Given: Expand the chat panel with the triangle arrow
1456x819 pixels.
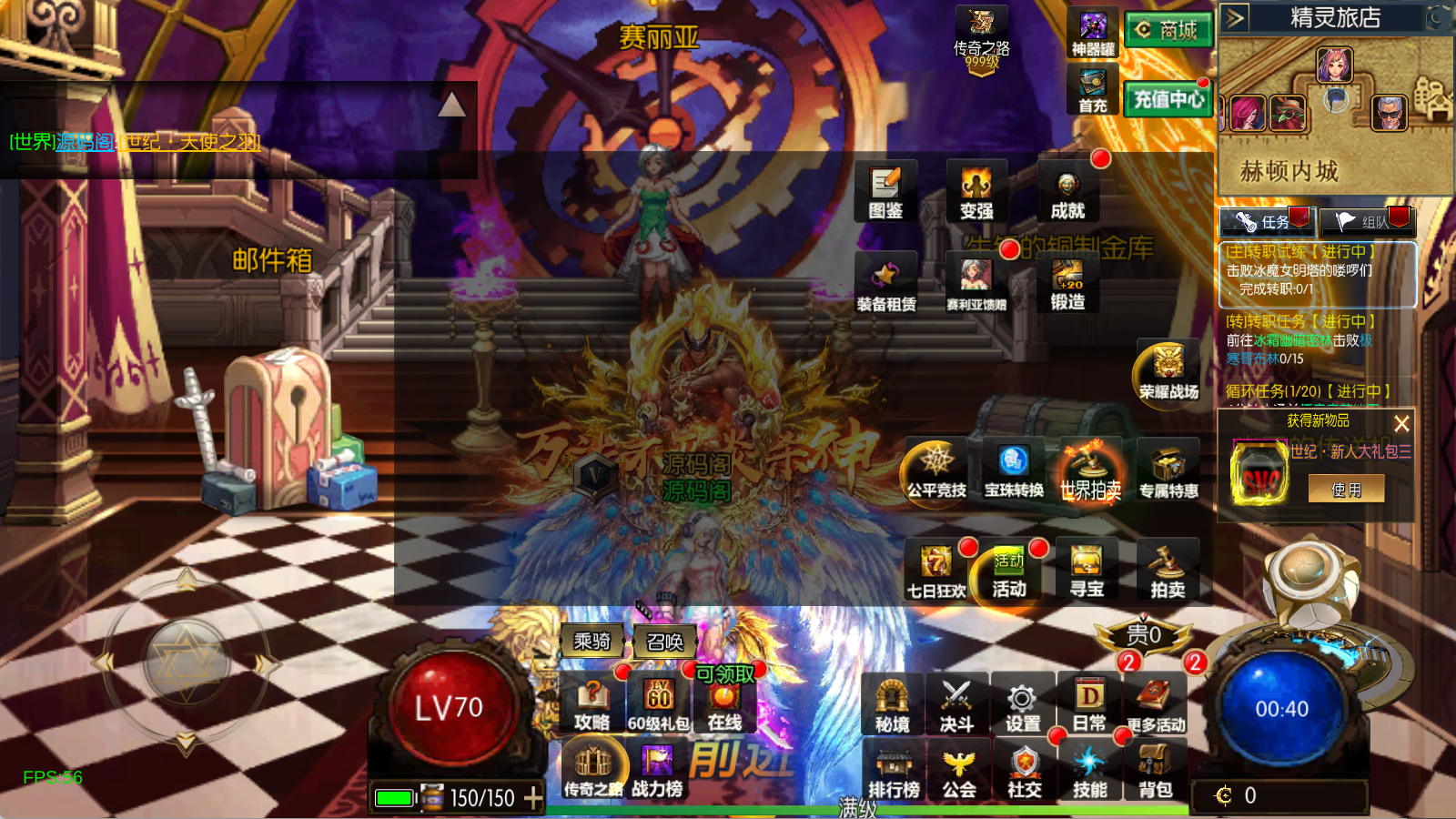Looking at the screenshot, I should tap(451, 106).
